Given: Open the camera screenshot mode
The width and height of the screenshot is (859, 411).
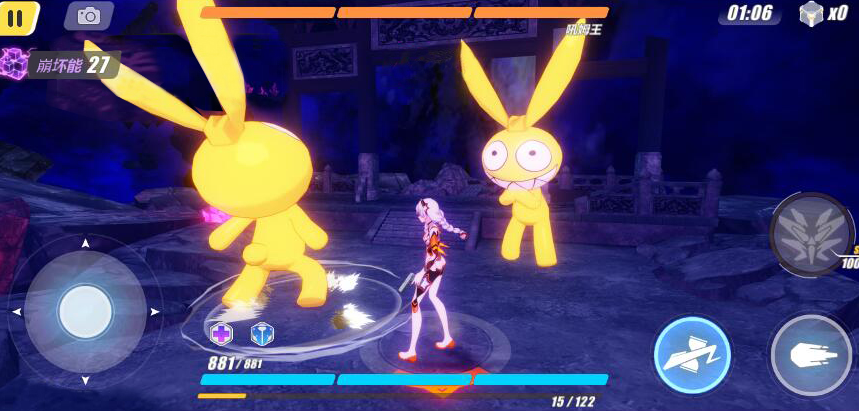Looking at the screenshot, I should tap(89, 16).
